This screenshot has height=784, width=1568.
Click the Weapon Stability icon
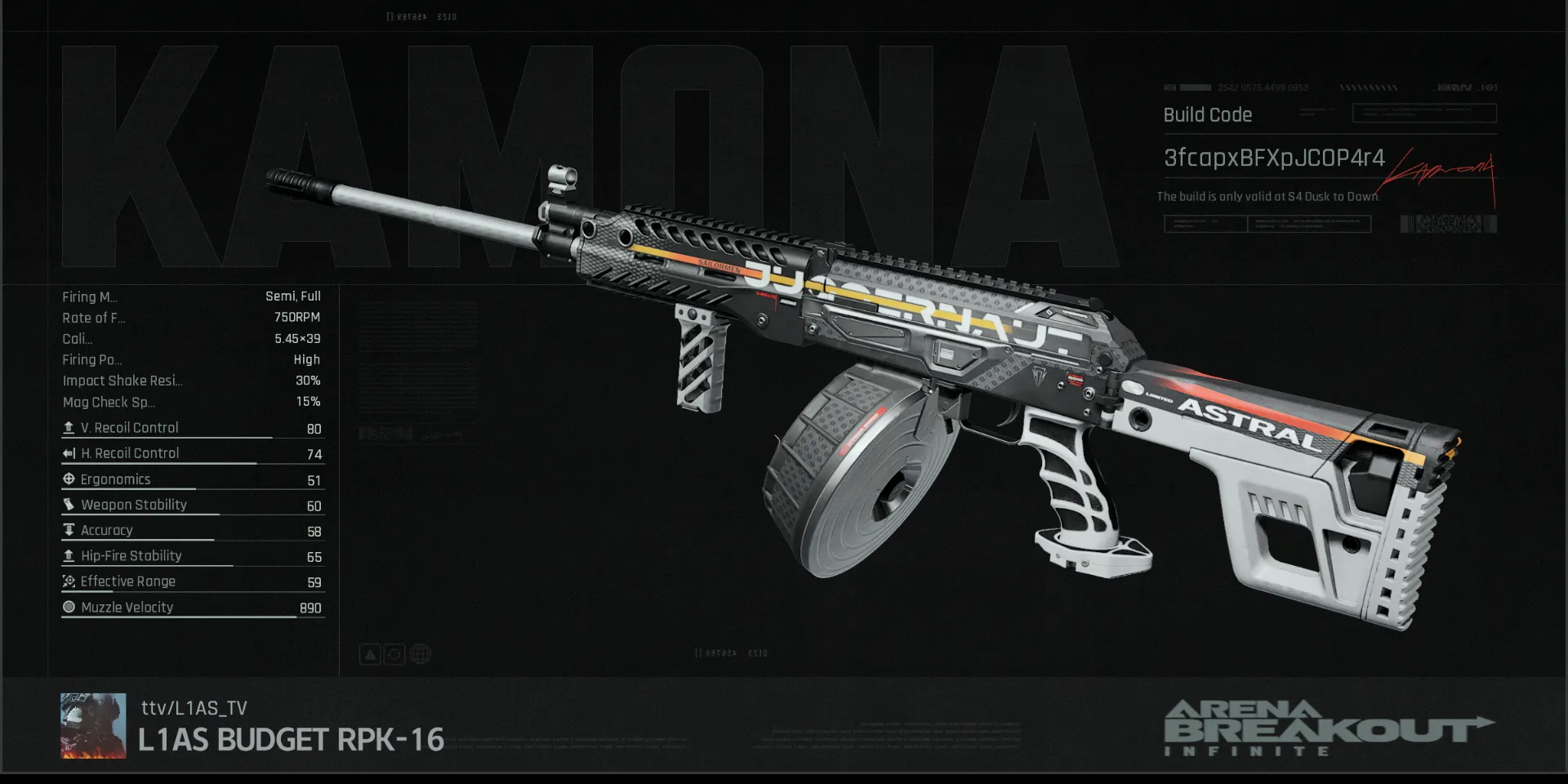point(69,505)
